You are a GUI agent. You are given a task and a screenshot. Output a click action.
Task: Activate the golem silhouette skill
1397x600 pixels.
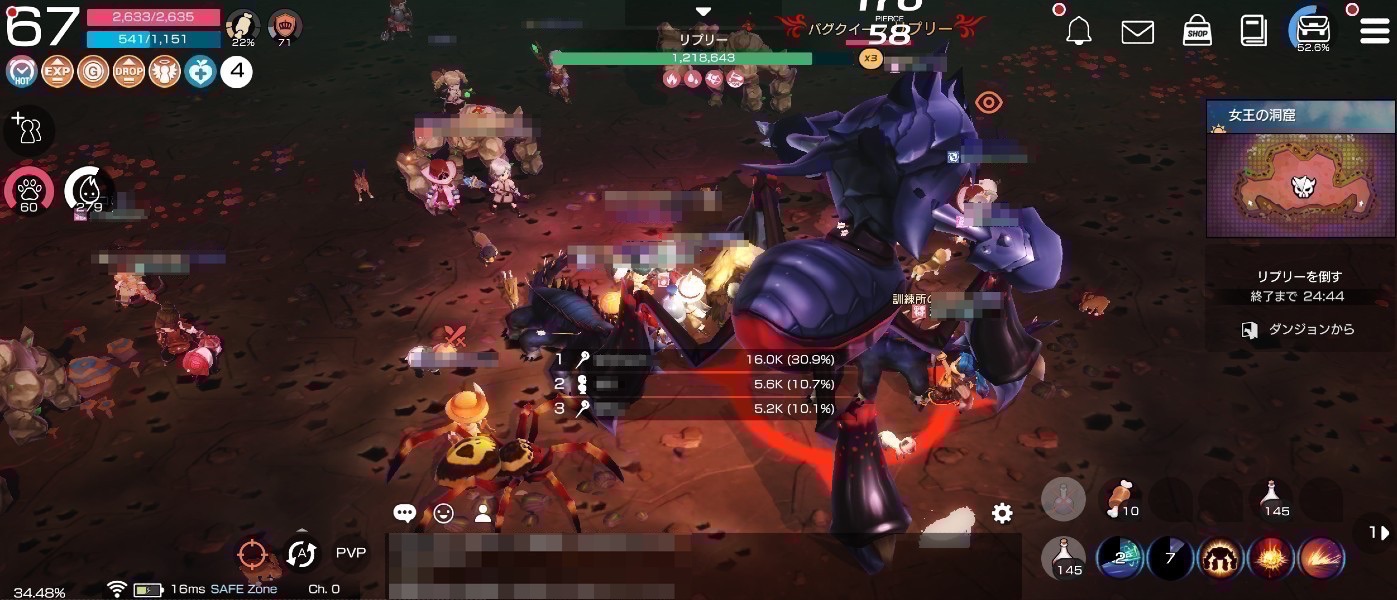coord(1220,558)
